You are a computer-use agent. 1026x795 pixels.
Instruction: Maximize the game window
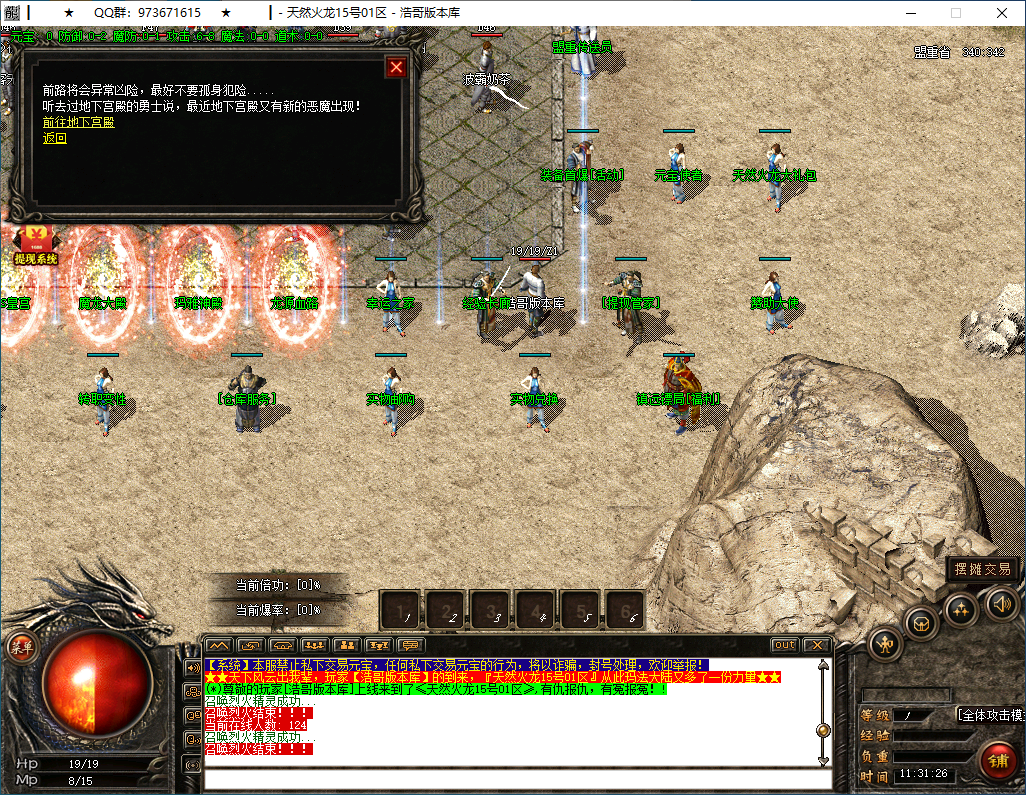[x=955, y=13]
